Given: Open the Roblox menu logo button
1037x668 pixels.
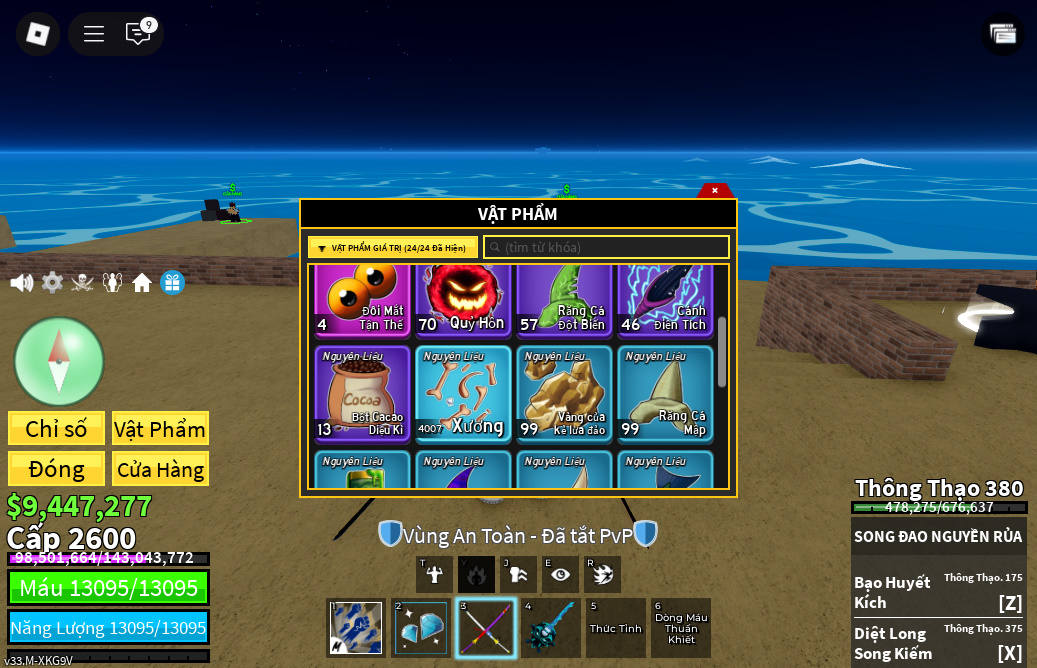Looking at the screenshot, I should (x=38, y=34).
